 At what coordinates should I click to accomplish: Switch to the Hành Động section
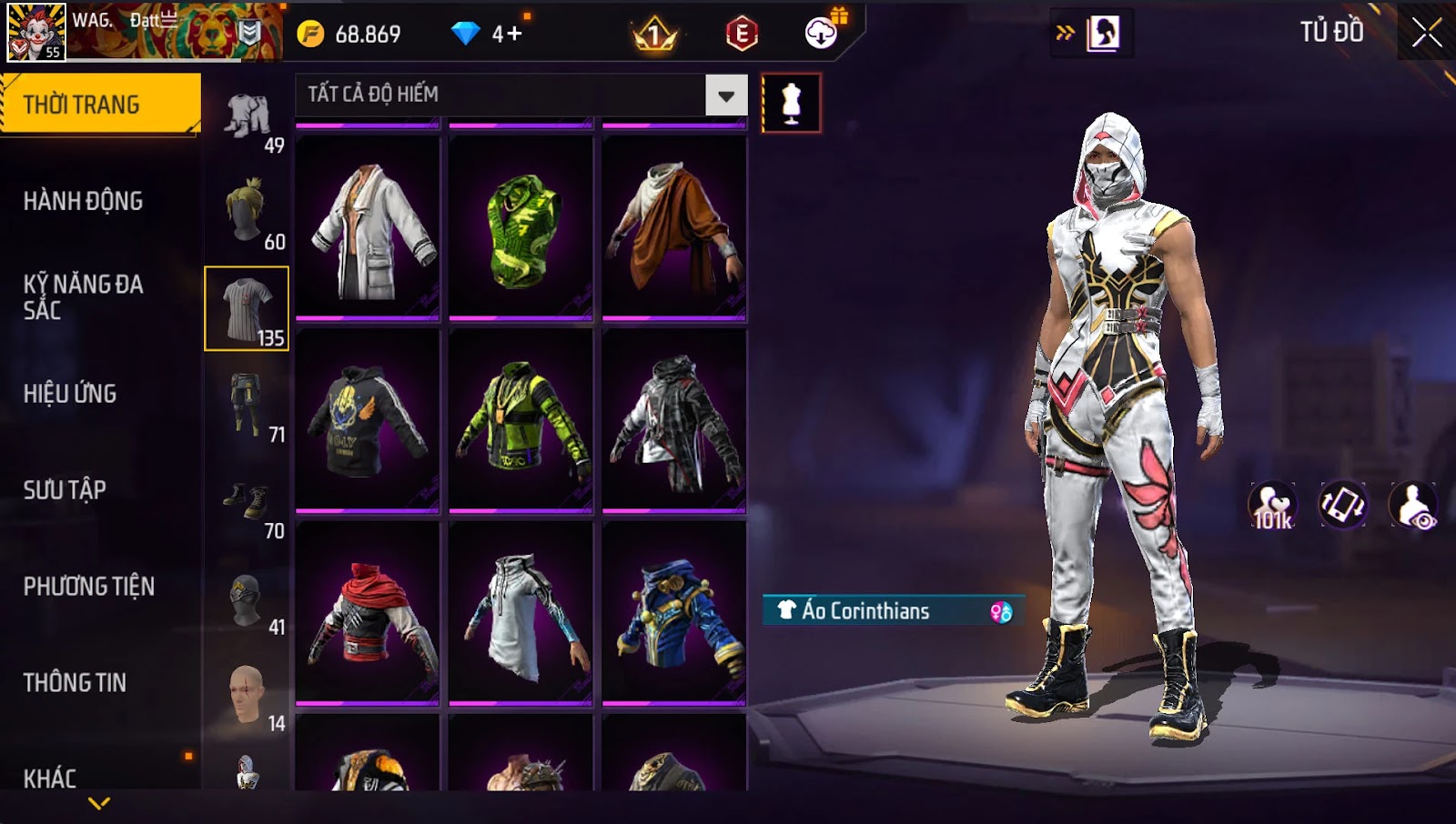click(x=83, y=201)
